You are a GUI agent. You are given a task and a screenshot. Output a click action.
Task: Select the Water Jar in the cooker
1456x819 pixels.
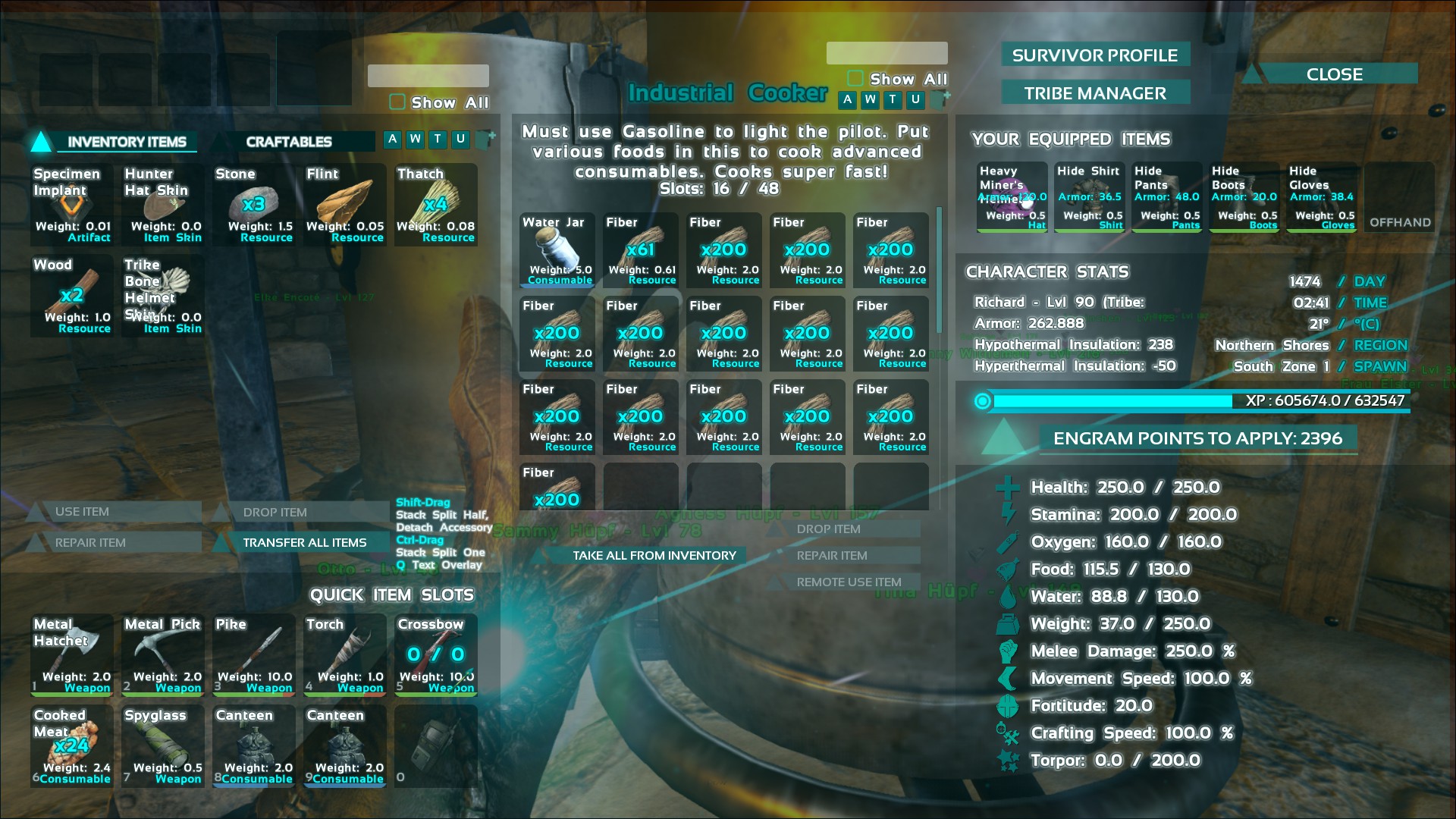(x=557, y=250)
